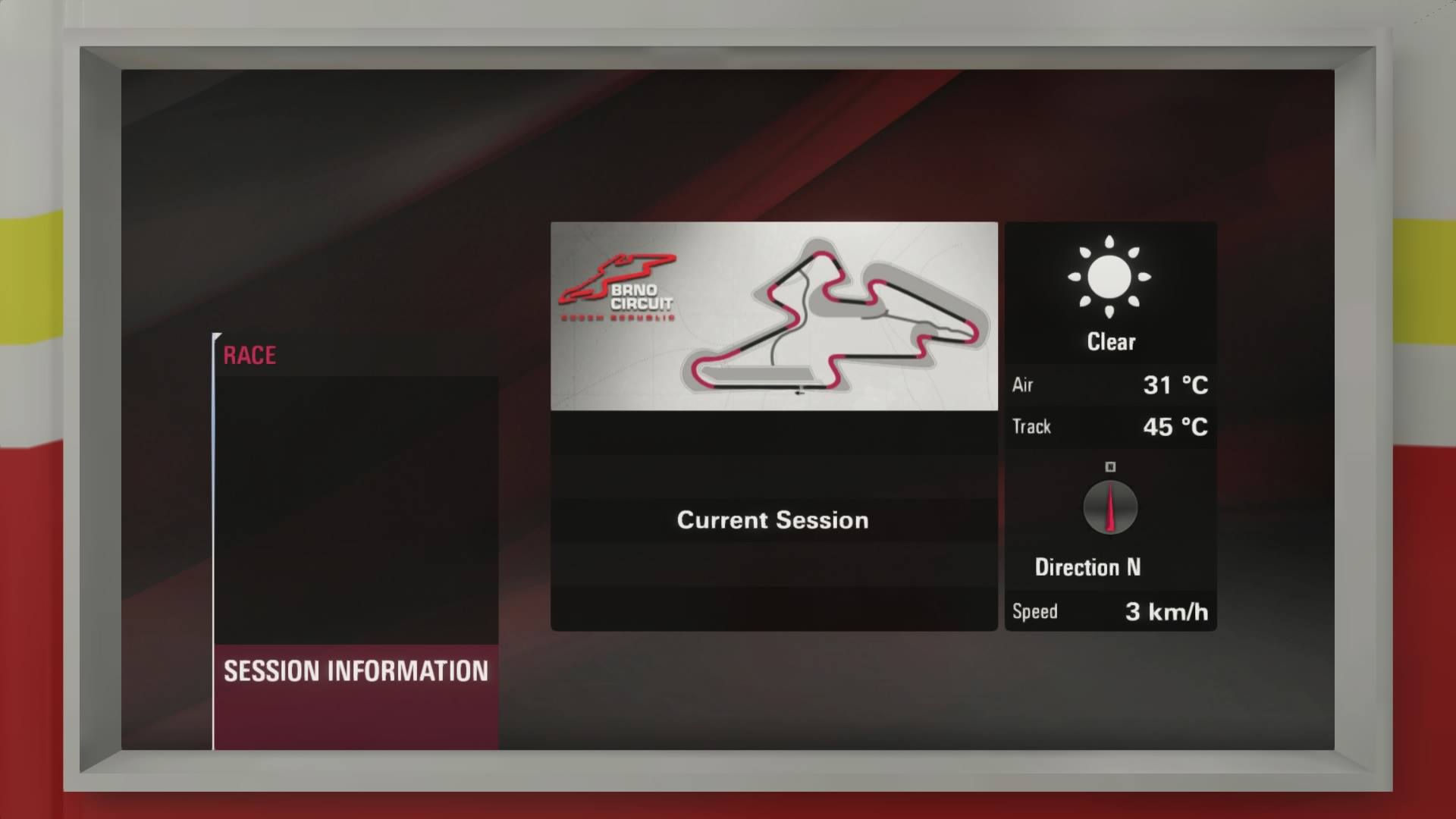
Task: Expand the Speed information row
Action: coord(1109,611)
